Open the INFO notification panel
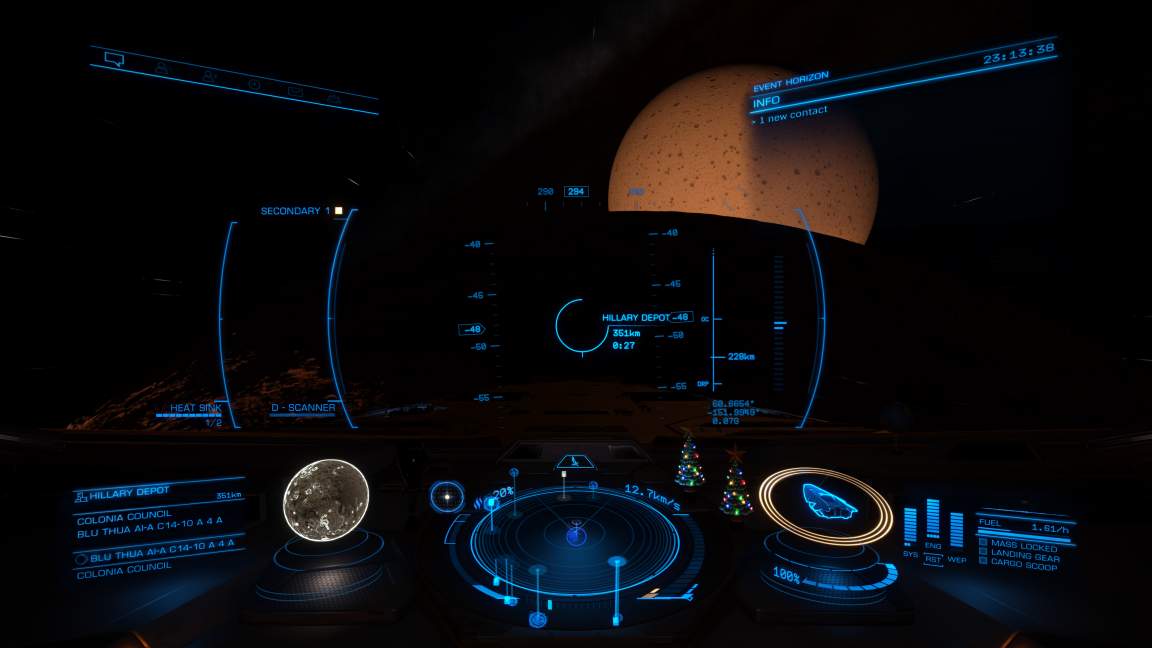Image resolution: width=1152 pixels, height=648 pixels. click(767, 101)
